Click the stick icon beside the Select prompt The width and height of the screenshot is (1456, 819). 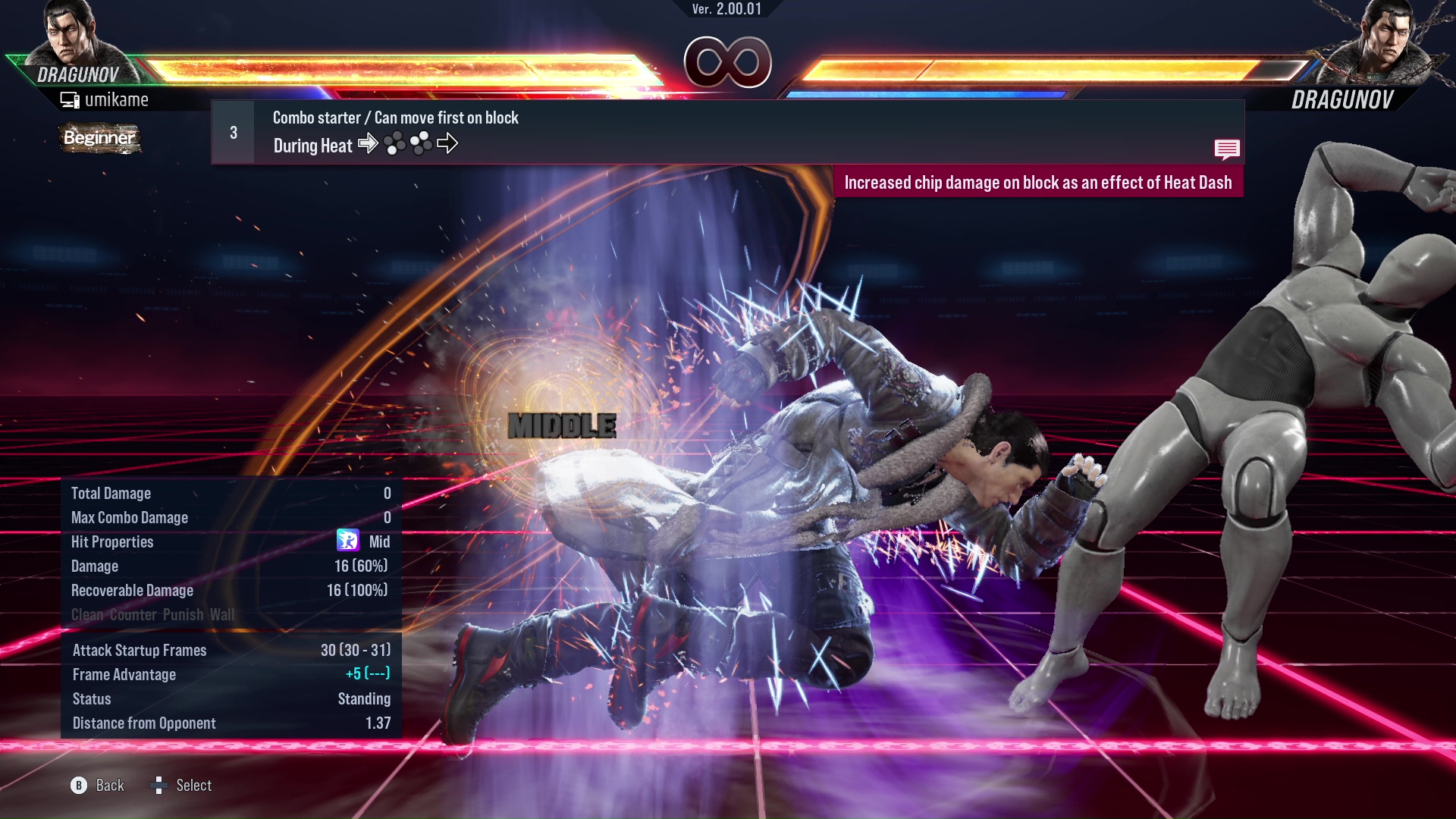coord(160,786)
